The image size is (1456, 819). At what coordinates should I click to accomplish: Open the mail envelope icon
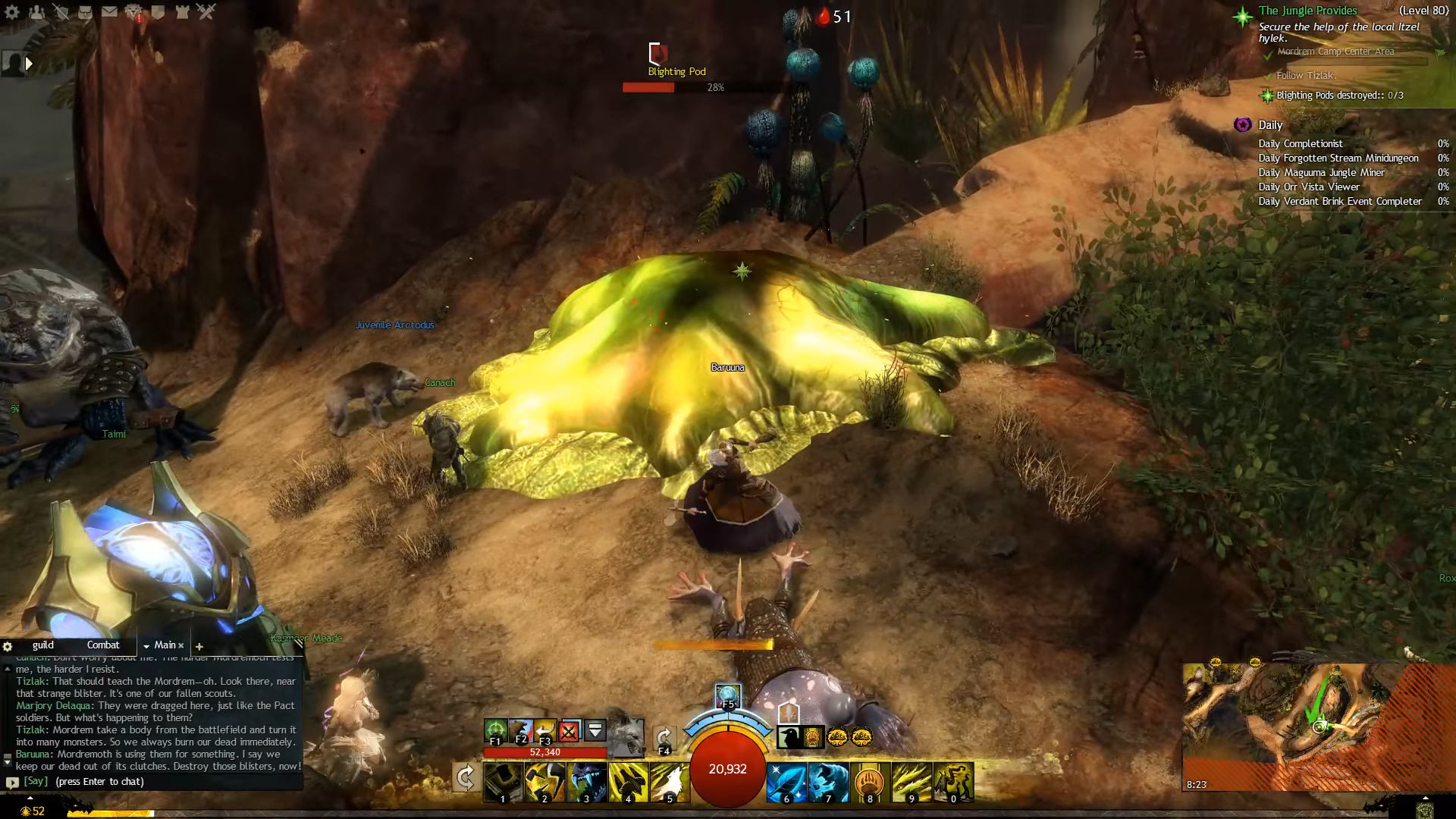[x=109, y=11]
